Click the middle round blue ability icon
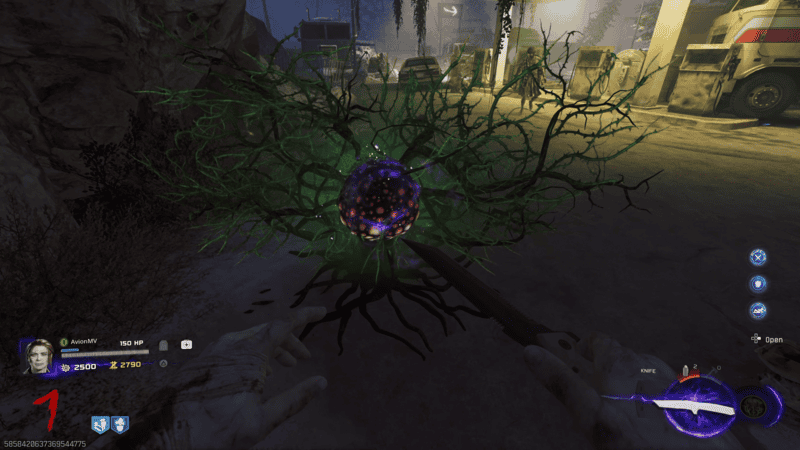The height and width of the screenshot is (450, 800). (x=758, y=284)
